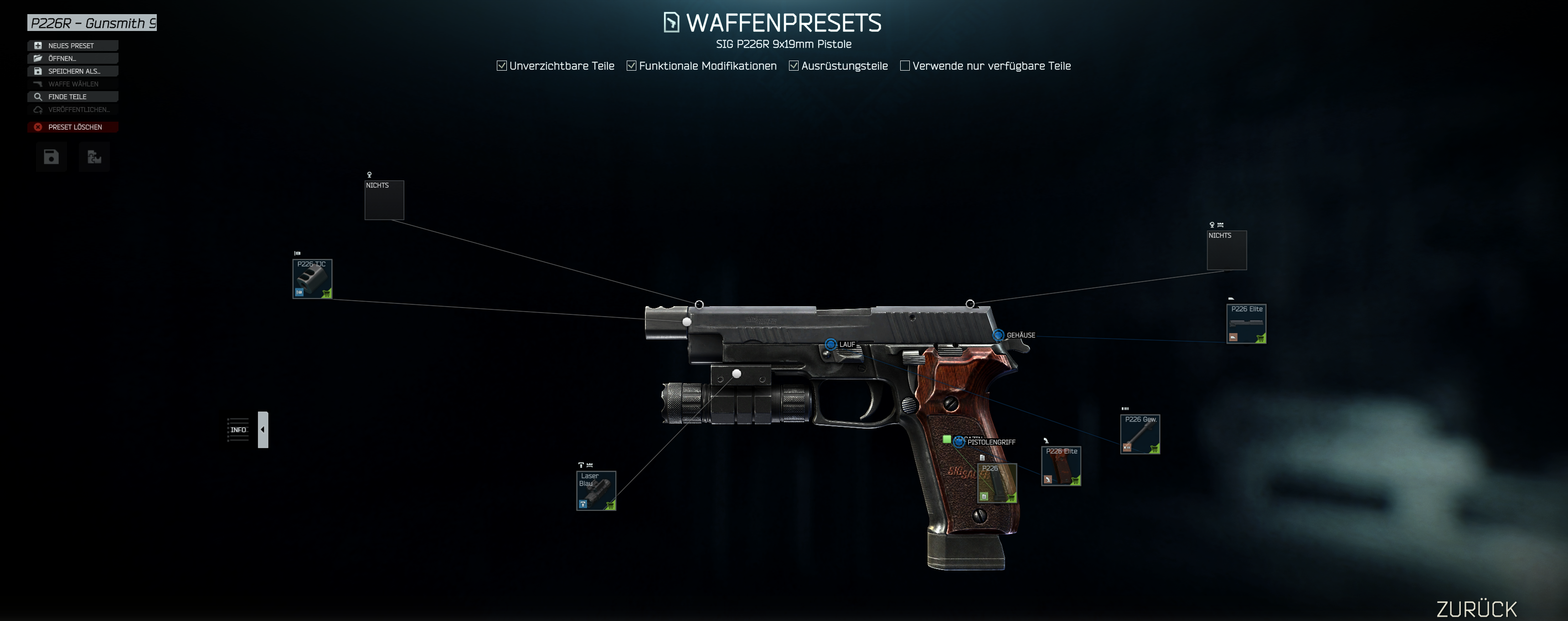Open a preset with Öffnen
The image size is (1568, 621).
pyautogui.click(x=72, y=58)
